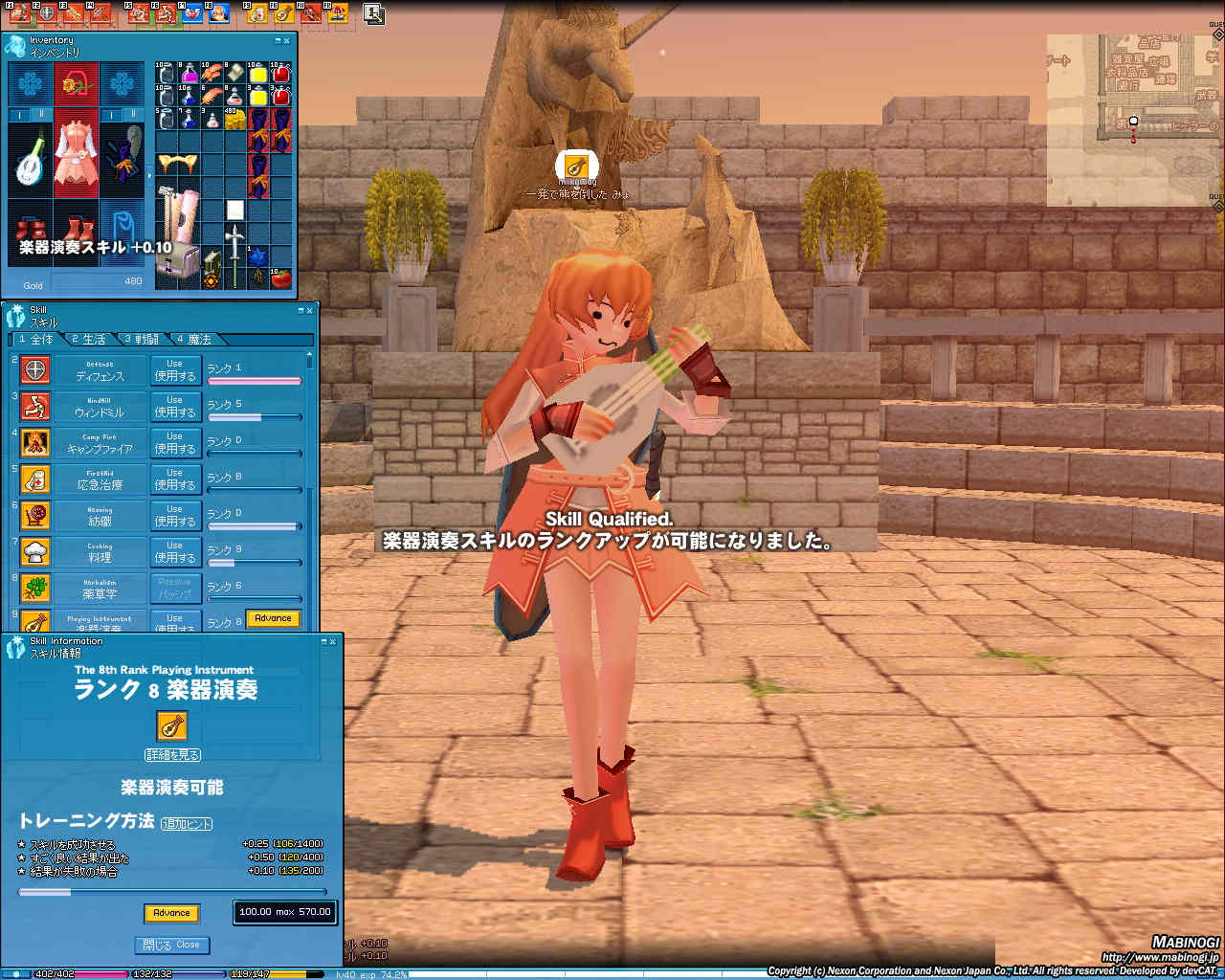Image resolution: width=1225 pixels, height=980 pixels.
Task: Use the Camp Fire skill
Action: pos(174,443)
